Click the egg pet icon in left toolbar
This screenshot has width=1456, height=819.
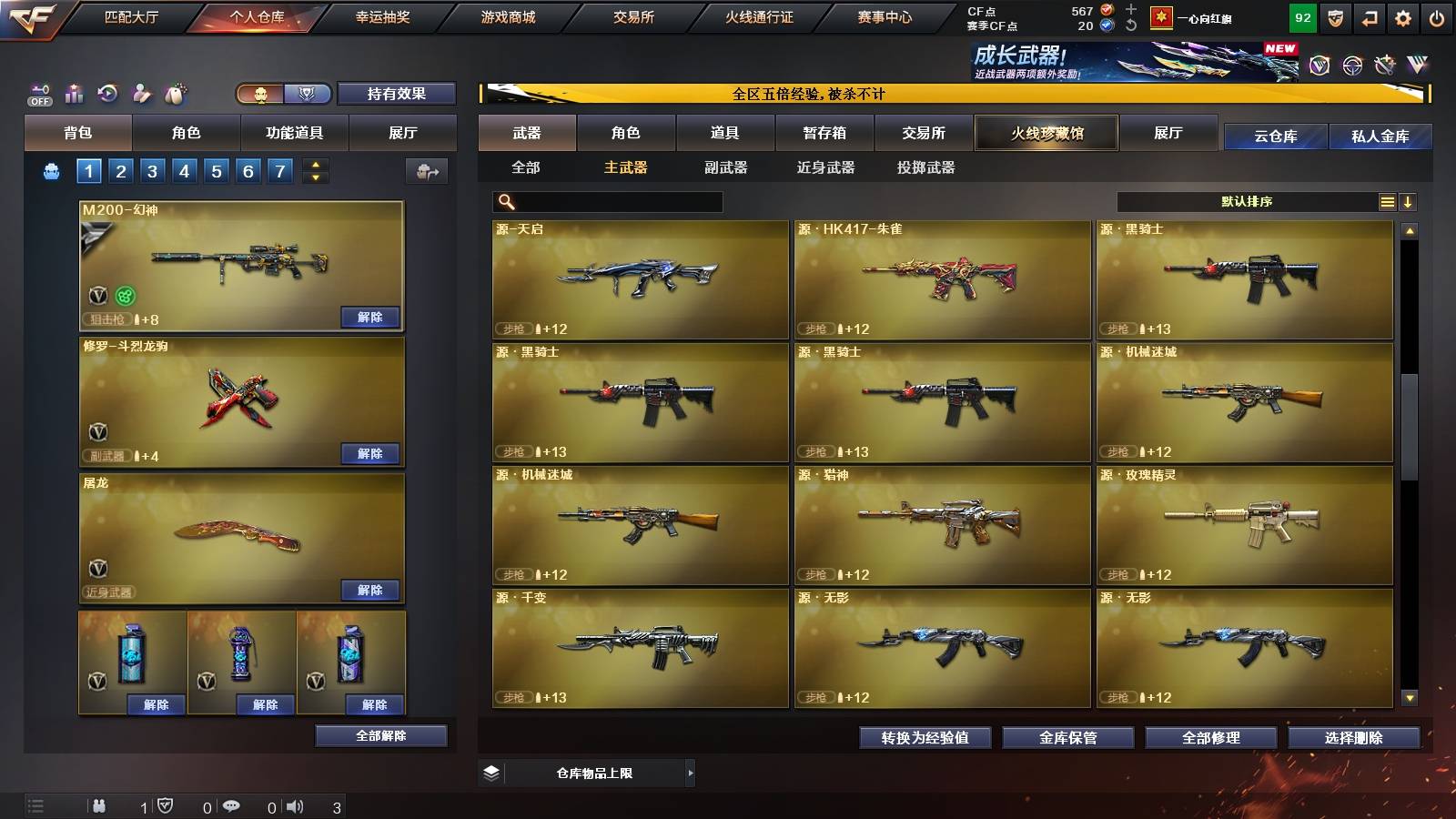(x=174, y=92)
